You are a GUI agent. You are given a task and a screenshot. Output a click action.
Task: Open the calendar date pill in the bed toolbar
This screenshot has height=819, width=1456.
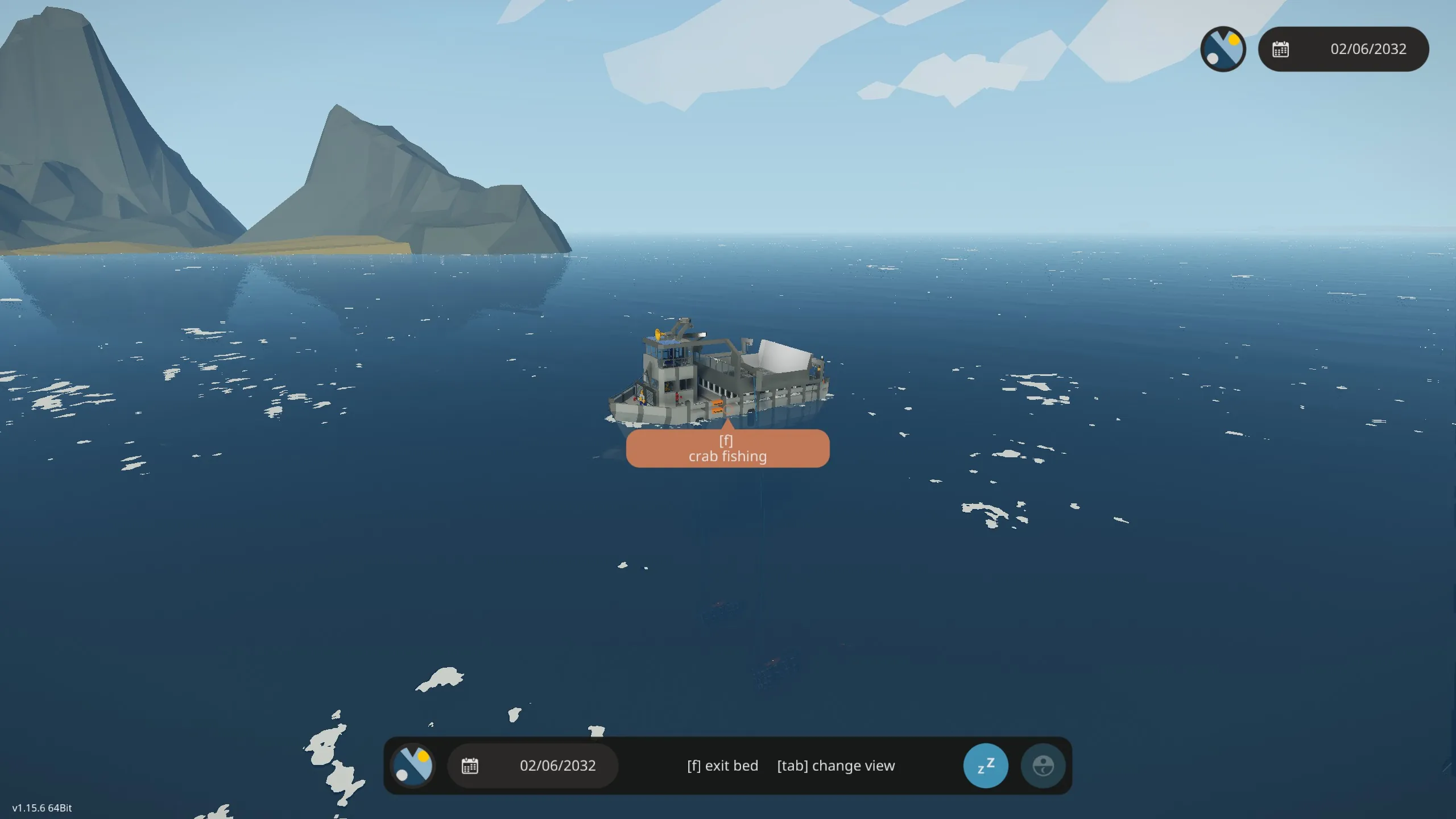pos(532,766)
